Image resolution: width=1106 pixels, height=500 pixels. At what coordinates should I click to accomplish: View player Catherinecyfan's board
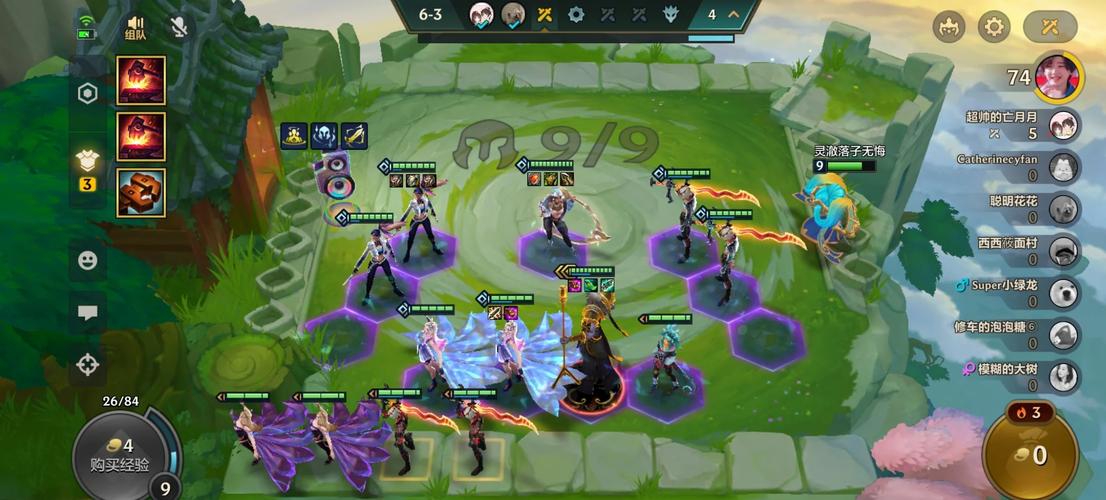coord(1065,167)
